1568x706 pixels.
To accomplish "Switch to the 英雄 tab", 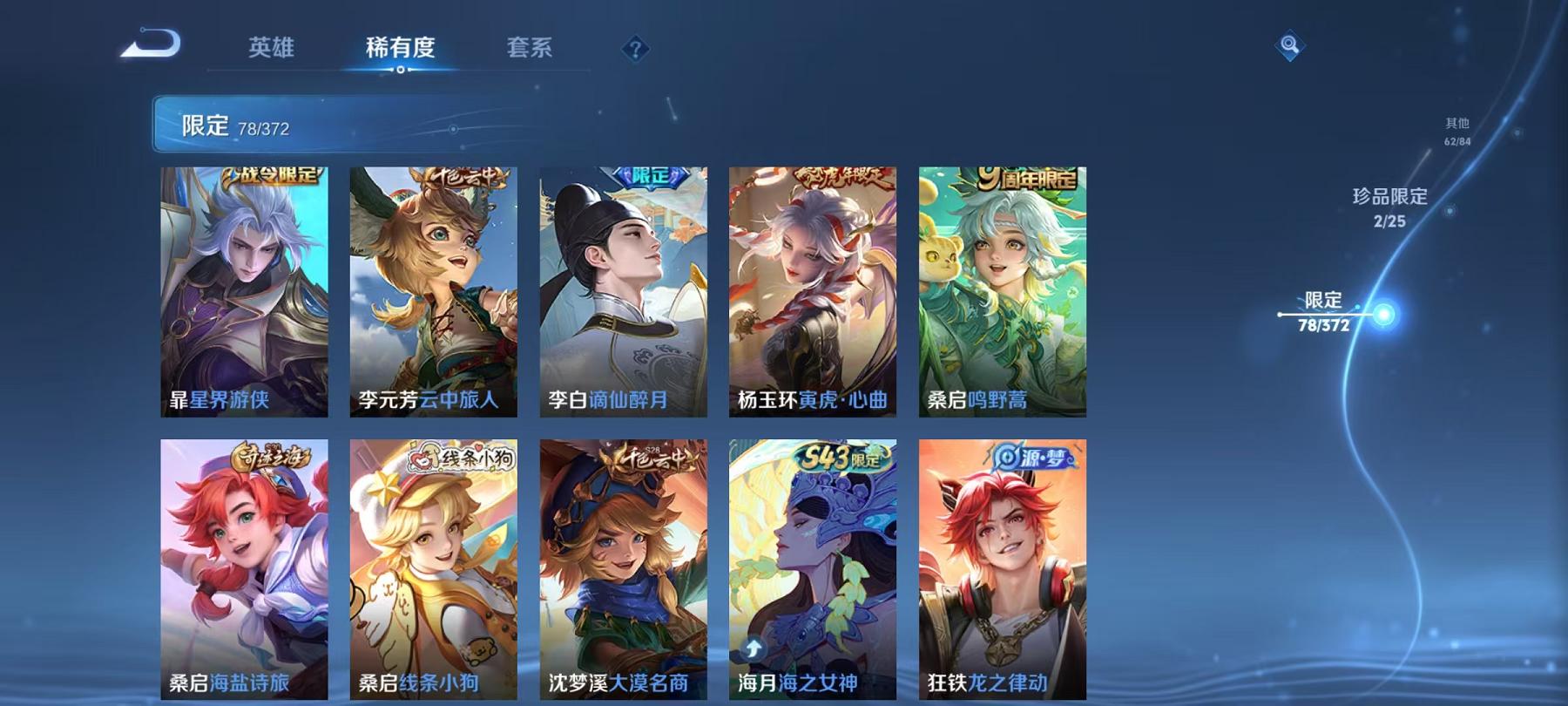I will [x=271, y=50].
